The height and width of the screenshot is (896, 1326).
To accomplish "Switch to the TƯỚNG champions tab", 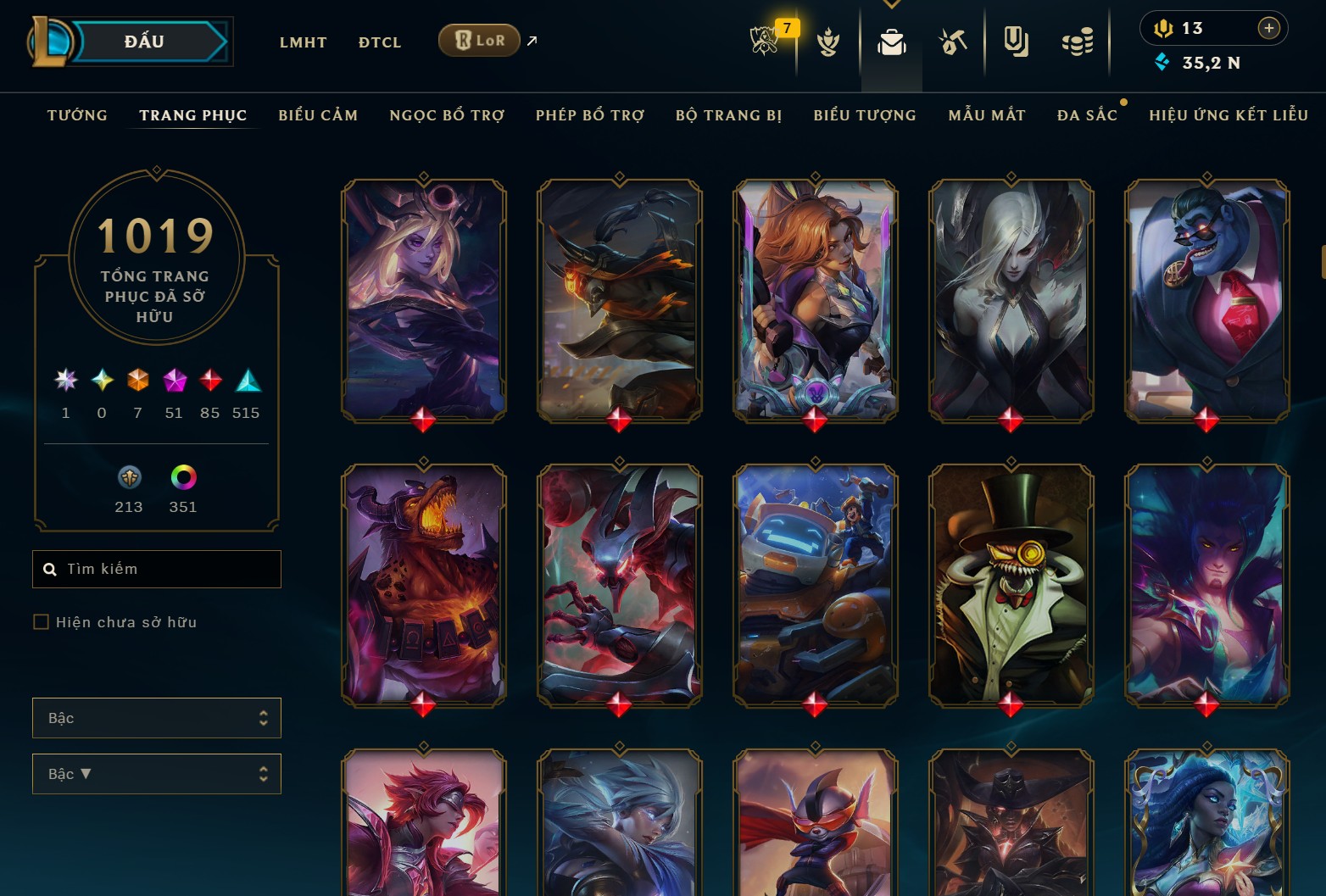I will pos(77,115).
